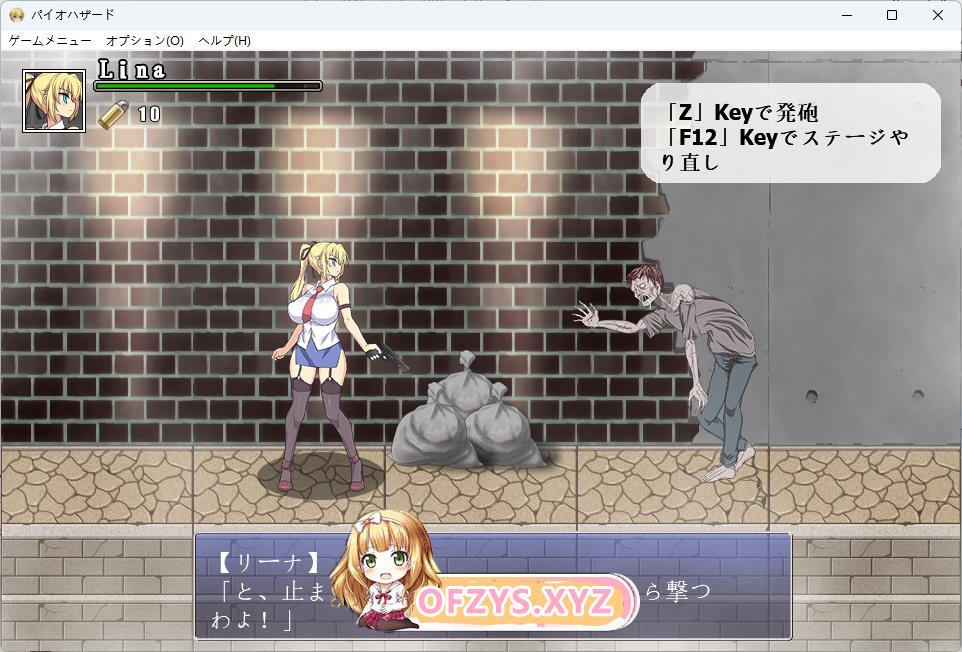Open the オプション(O) menu
This screenshot has width=962, height=652.
[x=145, y=41]
